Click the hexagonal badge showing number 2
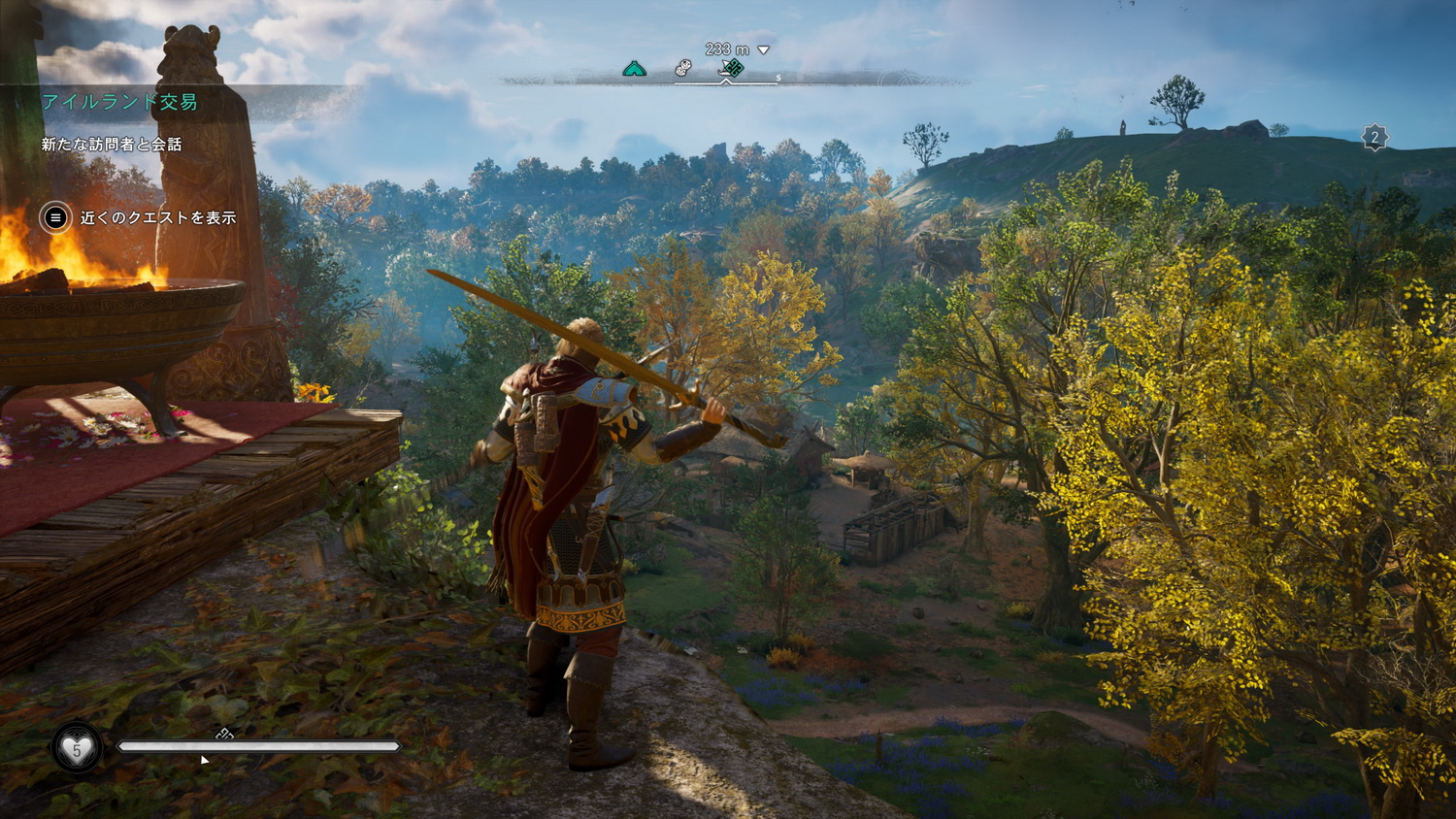Screen dimensions: 1456x819 coord(1374,138)
